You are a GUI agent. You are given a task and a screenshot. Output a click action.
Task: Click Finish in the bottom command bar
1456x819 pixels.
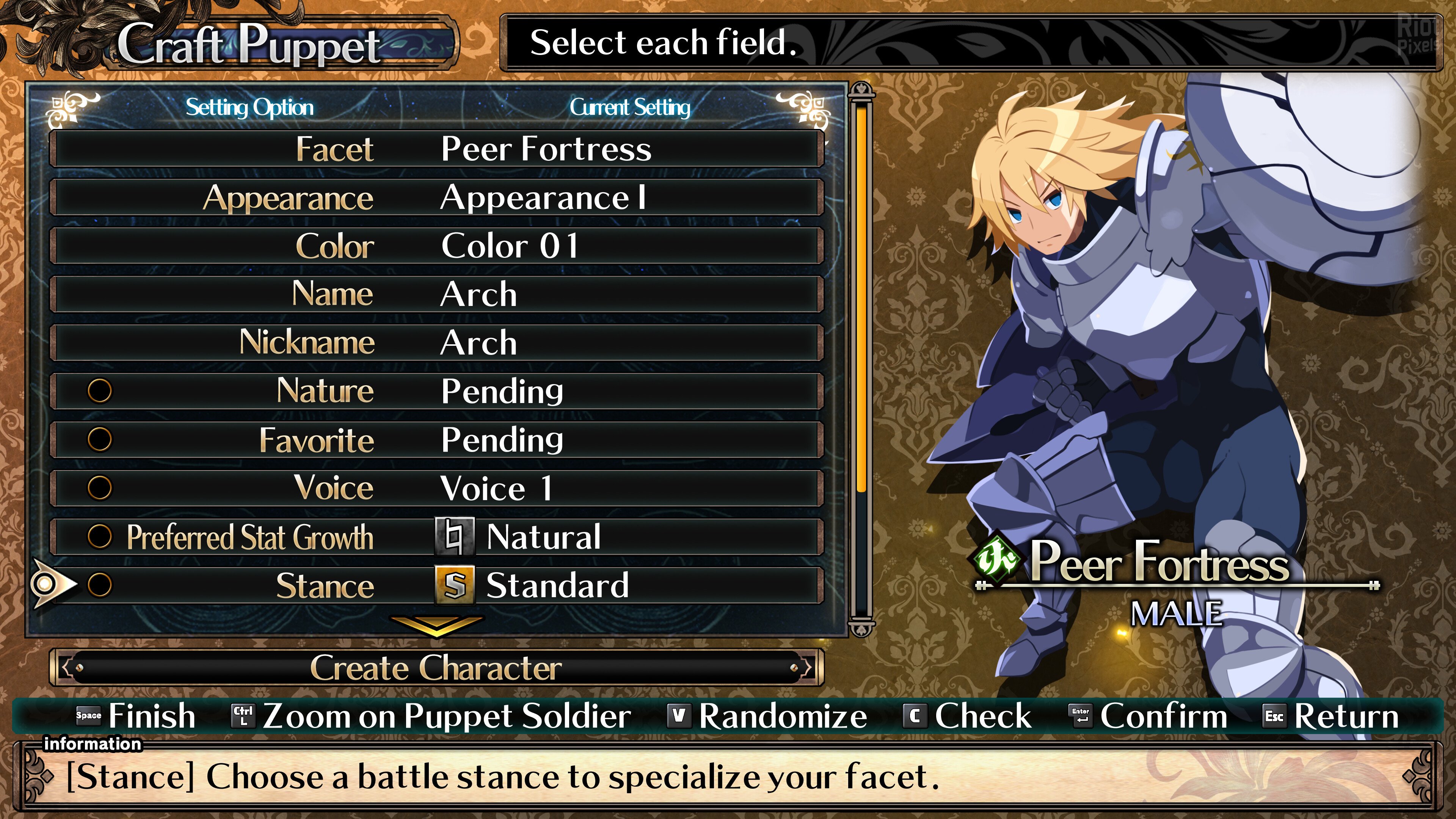click(x=136, y=716)
